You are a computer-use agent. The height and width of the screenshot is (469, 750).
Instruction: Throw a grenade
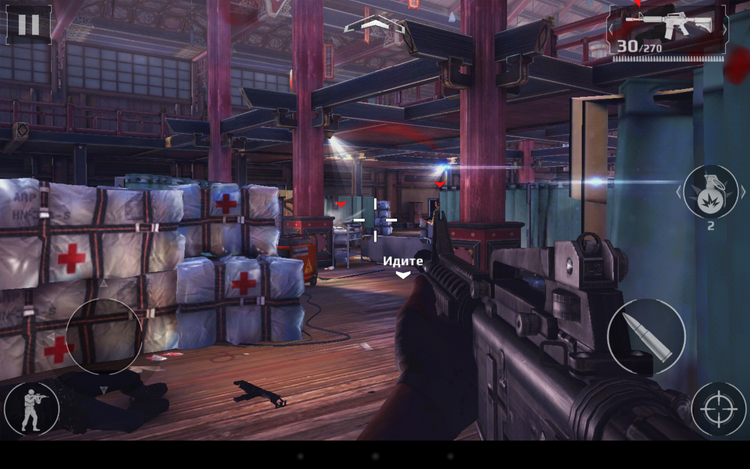tap(711, 190)
